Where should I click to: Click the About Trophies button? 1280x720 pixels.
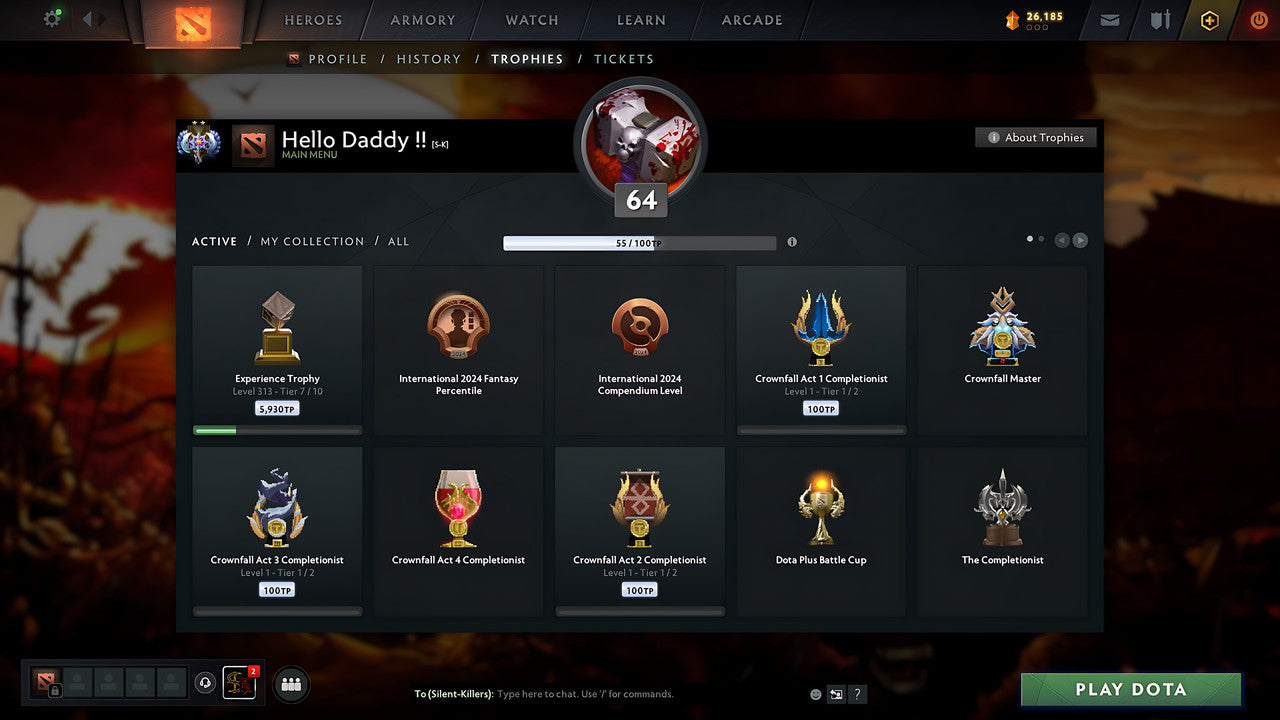coord(1036,137)
